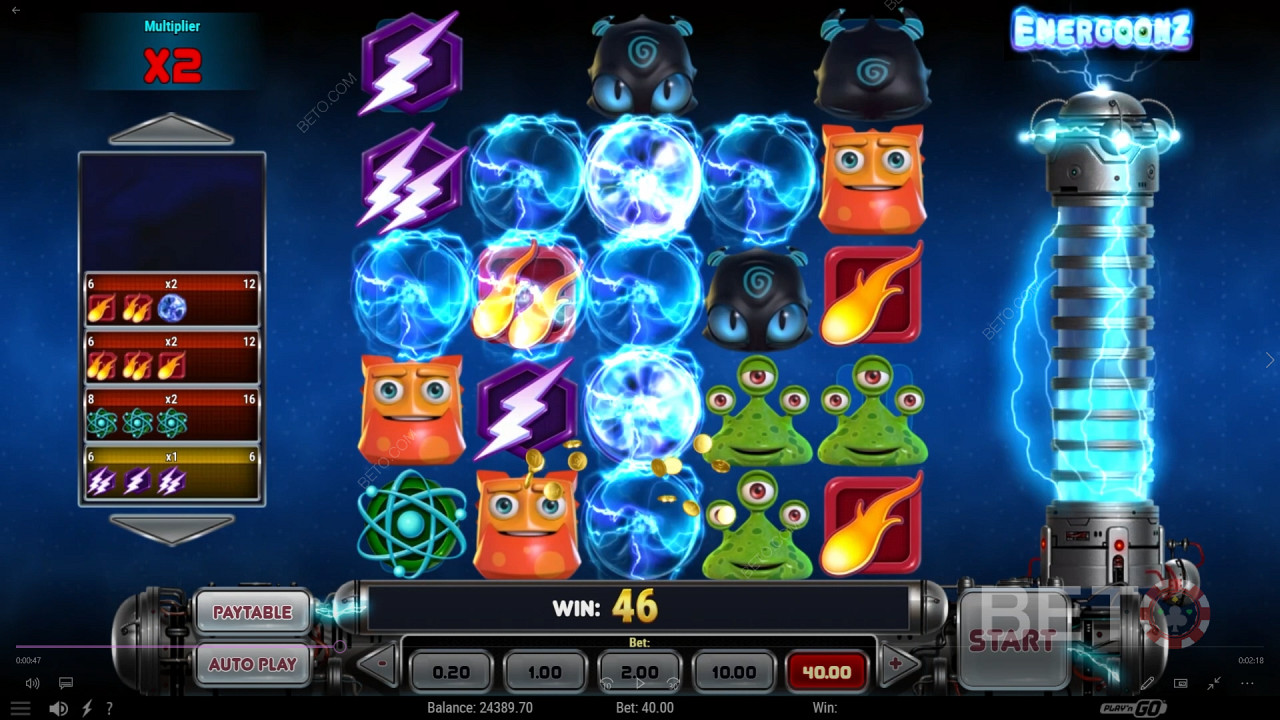The height and width of the screenshot is (720, 1280).
Task: Choose the 1.00 bet amount
Action: tap(544, 672)
